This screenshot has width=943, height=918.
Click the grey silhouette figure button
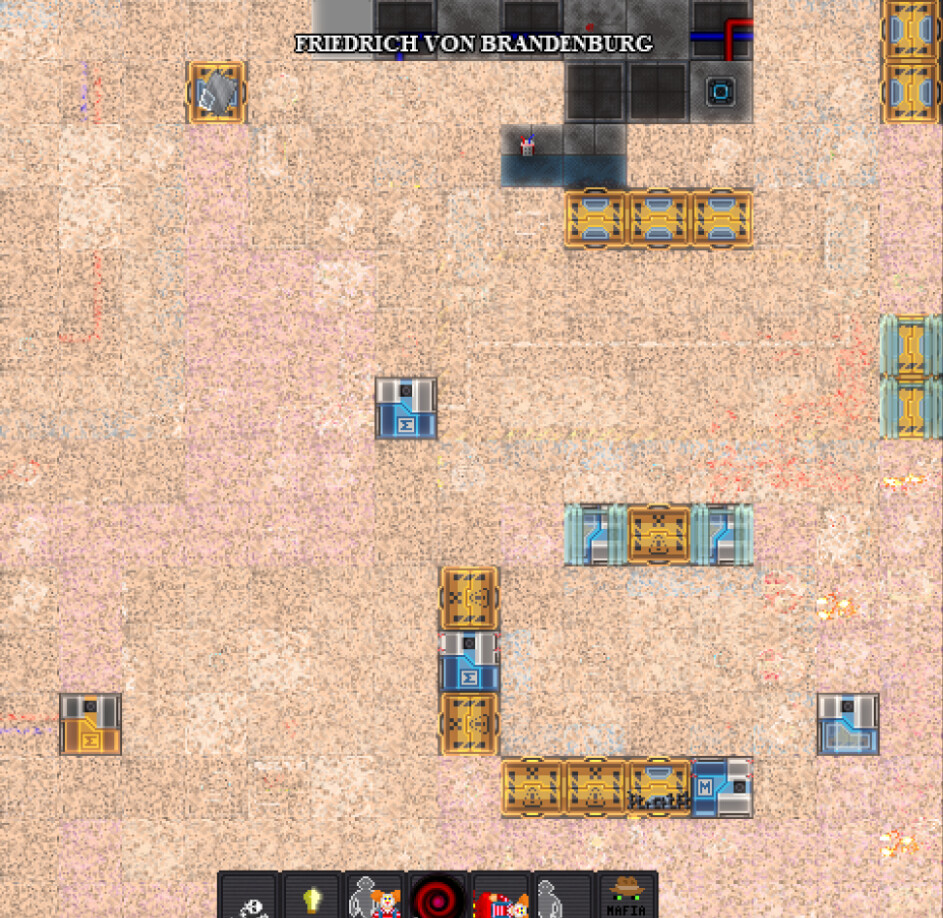(564, 898)
